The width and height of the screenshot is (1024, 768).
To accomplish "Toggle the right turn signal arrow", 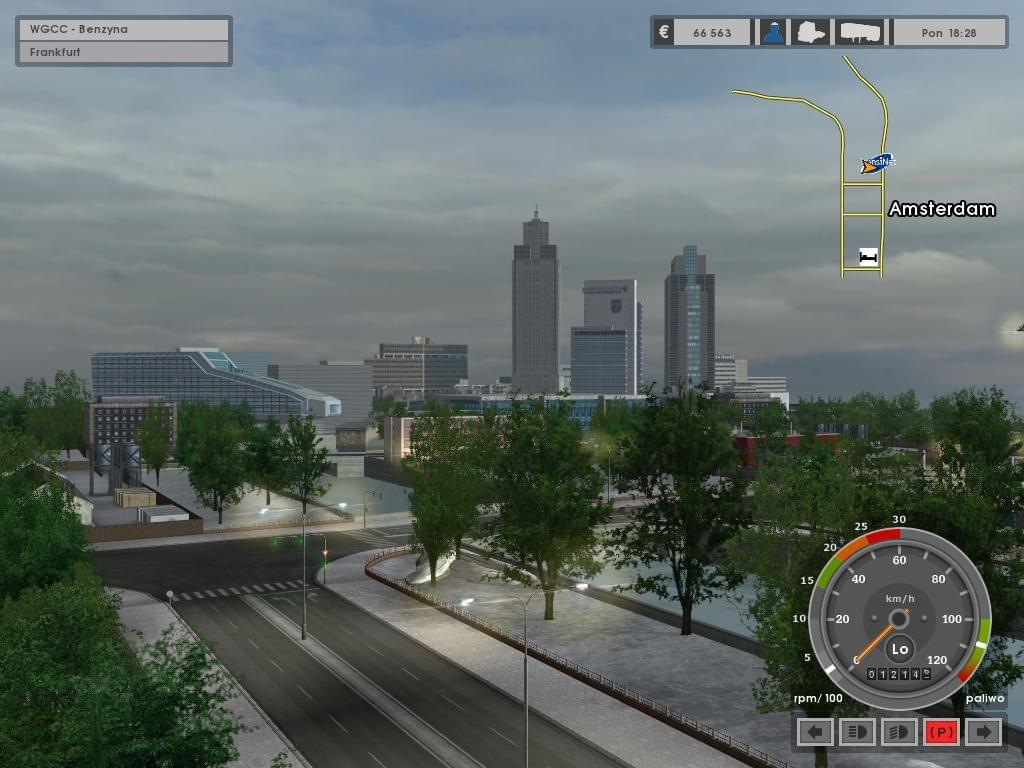I will point(984,732).
